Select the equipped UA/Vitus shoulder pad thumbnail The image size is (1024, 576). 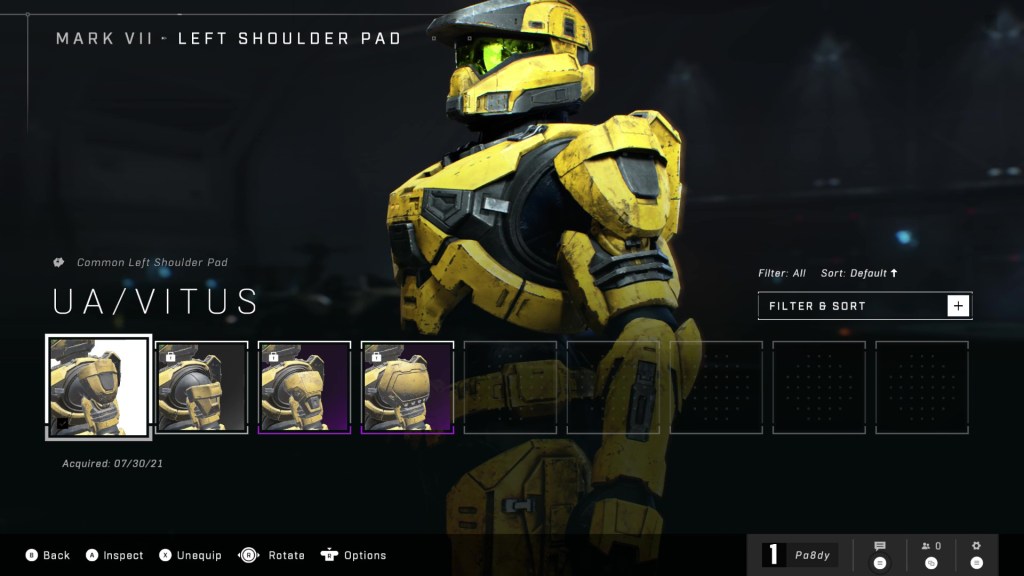coord(99,387)
